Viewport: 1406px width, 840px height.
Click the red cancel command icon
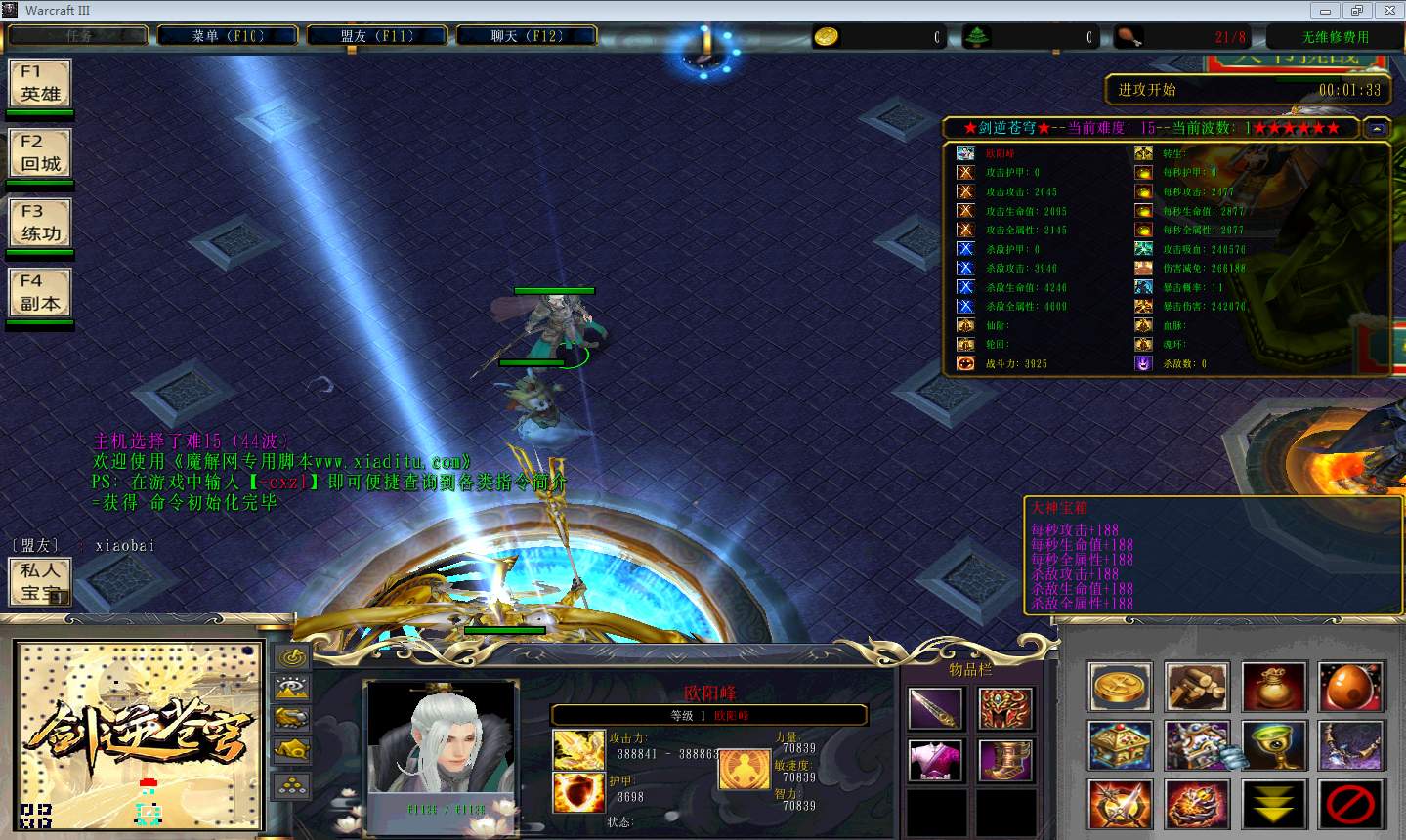(x=1351, y=804)
